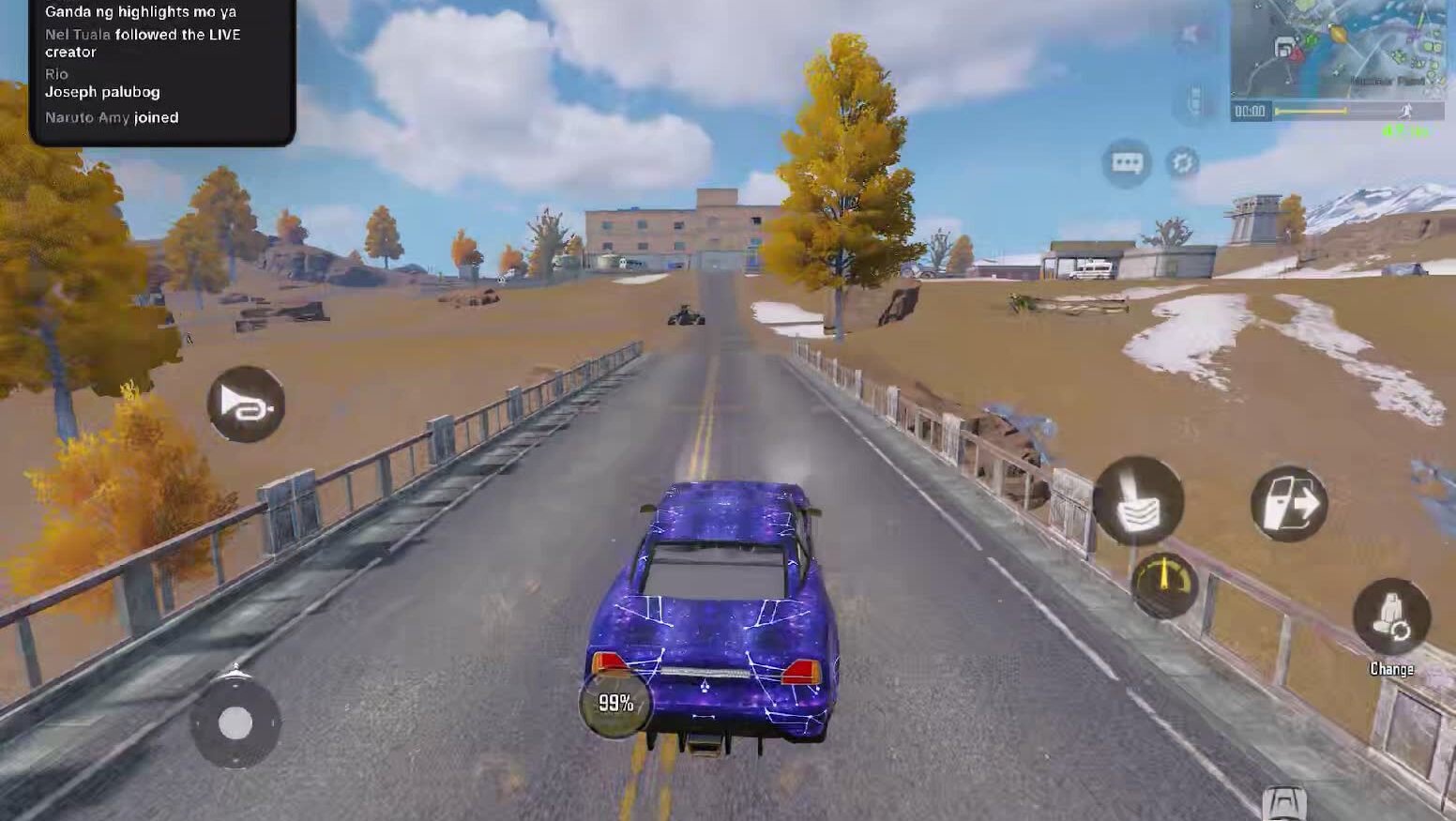The height and width of the screenshot is (821, 1456).
Task: Open the settings gear
Action: click(x=1182, y=163)
